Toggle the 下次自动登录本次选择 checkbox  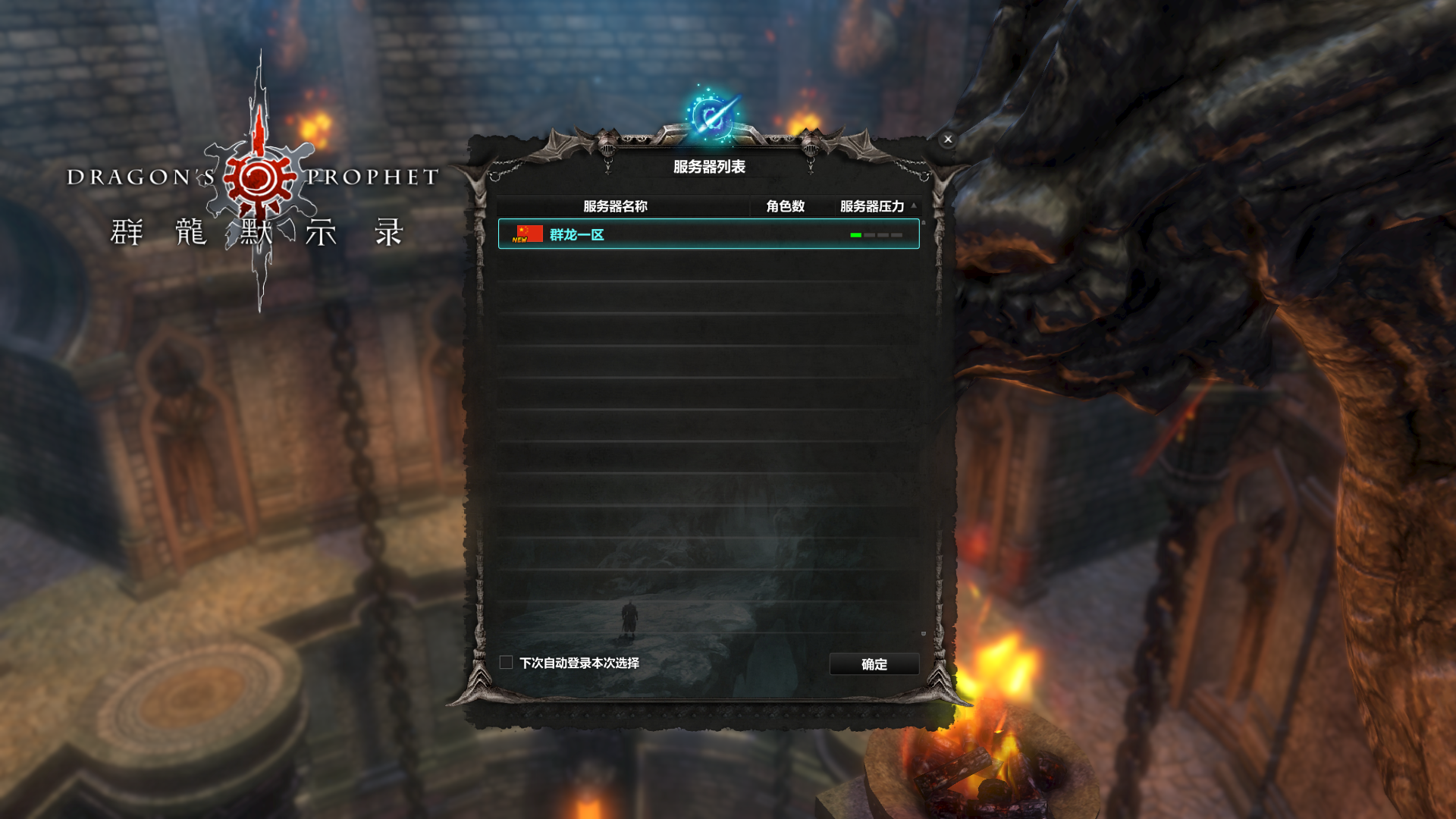[507, 663]
